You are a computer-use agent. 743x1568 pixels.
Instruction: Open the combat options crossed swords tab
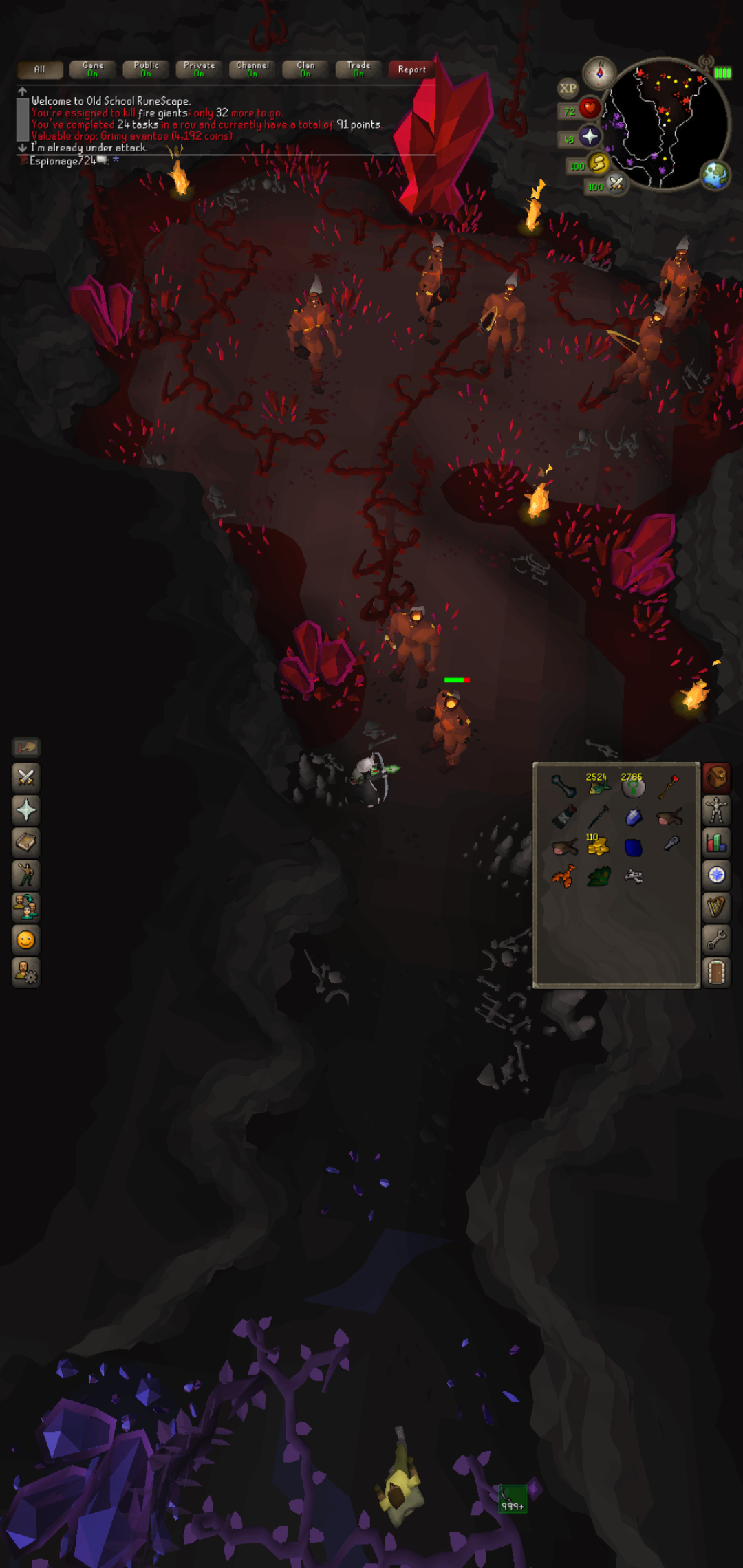pos(26,778)
